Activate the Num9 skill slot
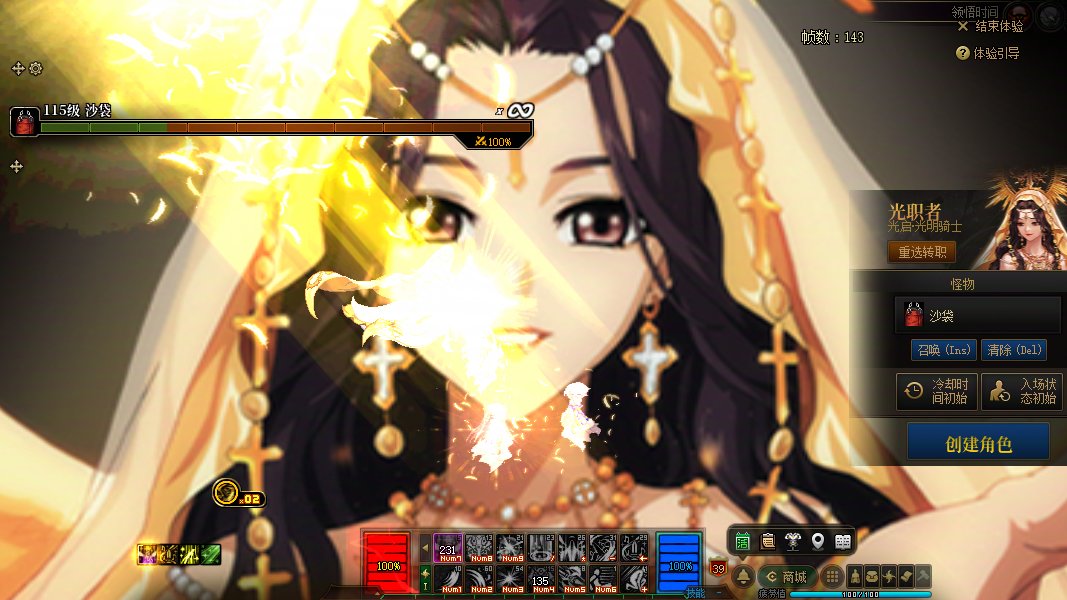The height and width of the screenshot is (600, 1067). tap(510, 547)
